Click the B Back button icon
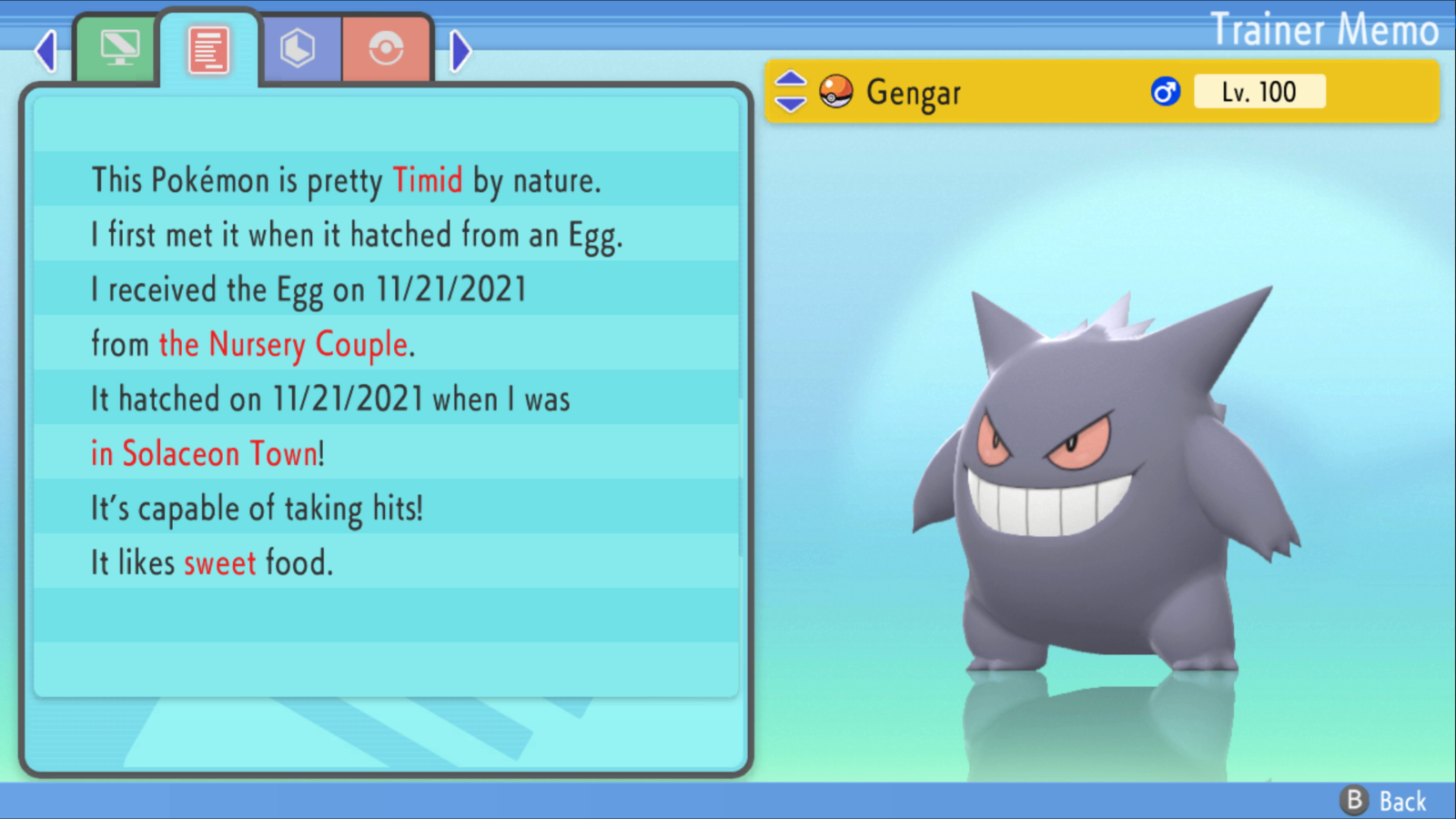 tap(1355, 802)
